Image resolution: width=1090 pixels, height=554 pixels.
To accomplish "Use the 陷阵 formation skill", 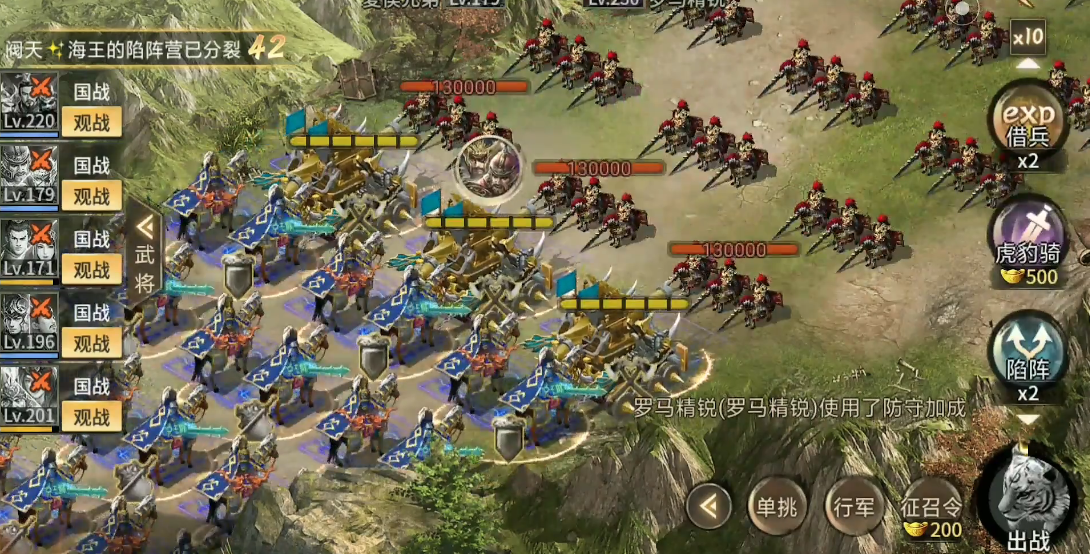I will (1027, 357).
